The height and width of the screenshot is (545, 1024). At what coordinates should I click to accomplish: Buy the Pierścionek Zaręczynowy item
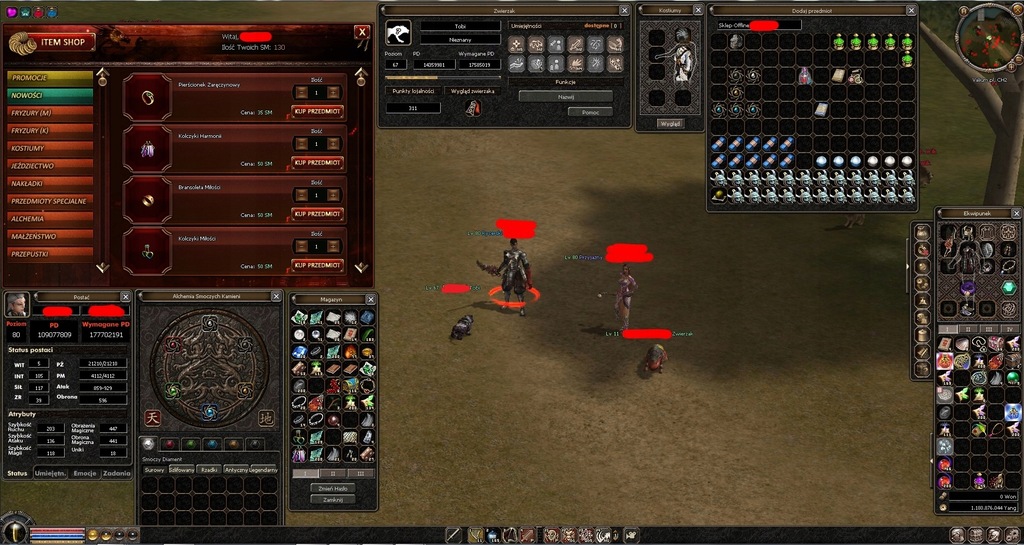(x=317, y=112)
